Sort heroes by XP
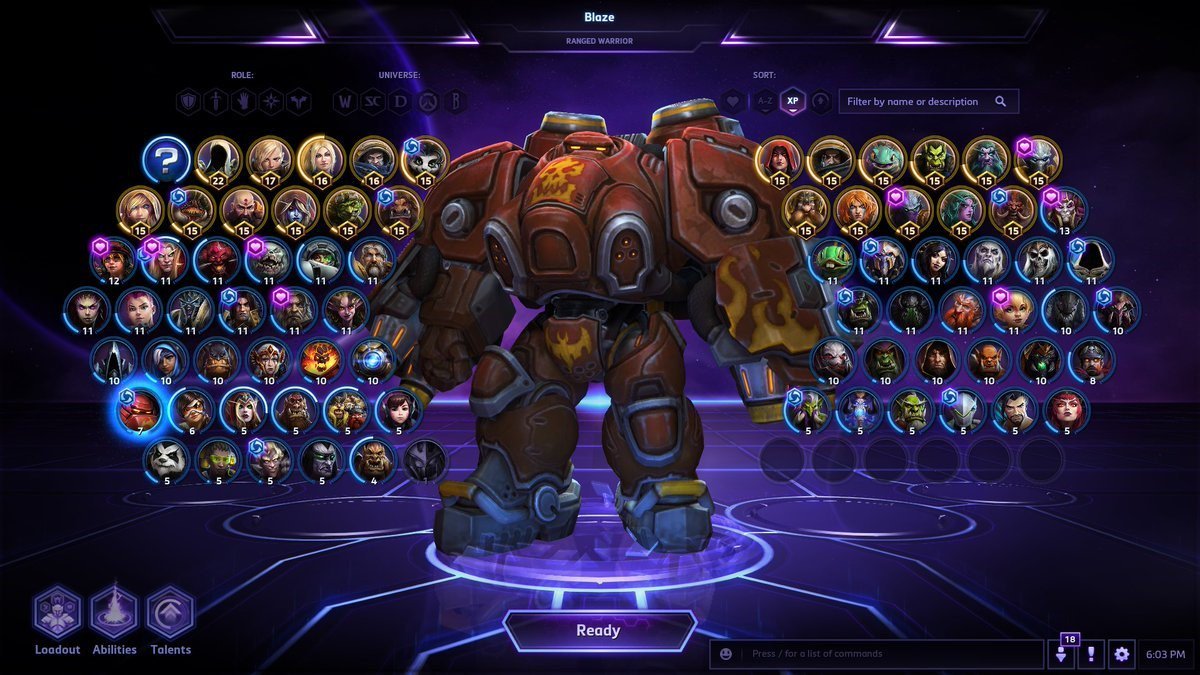The image size is (1200, 675). (x=793, y=101)
